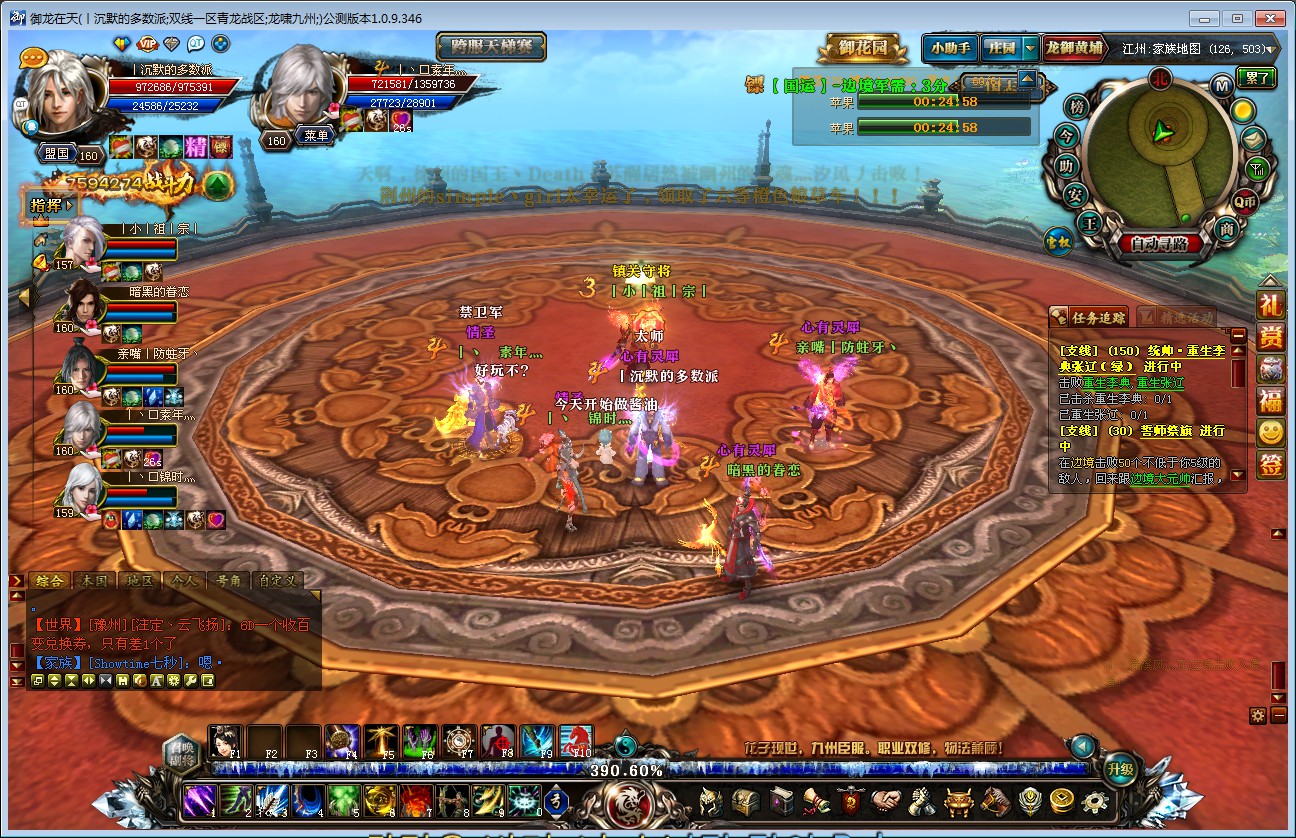Click the 累了 button near the minimap

click(x=1256, y=77)
